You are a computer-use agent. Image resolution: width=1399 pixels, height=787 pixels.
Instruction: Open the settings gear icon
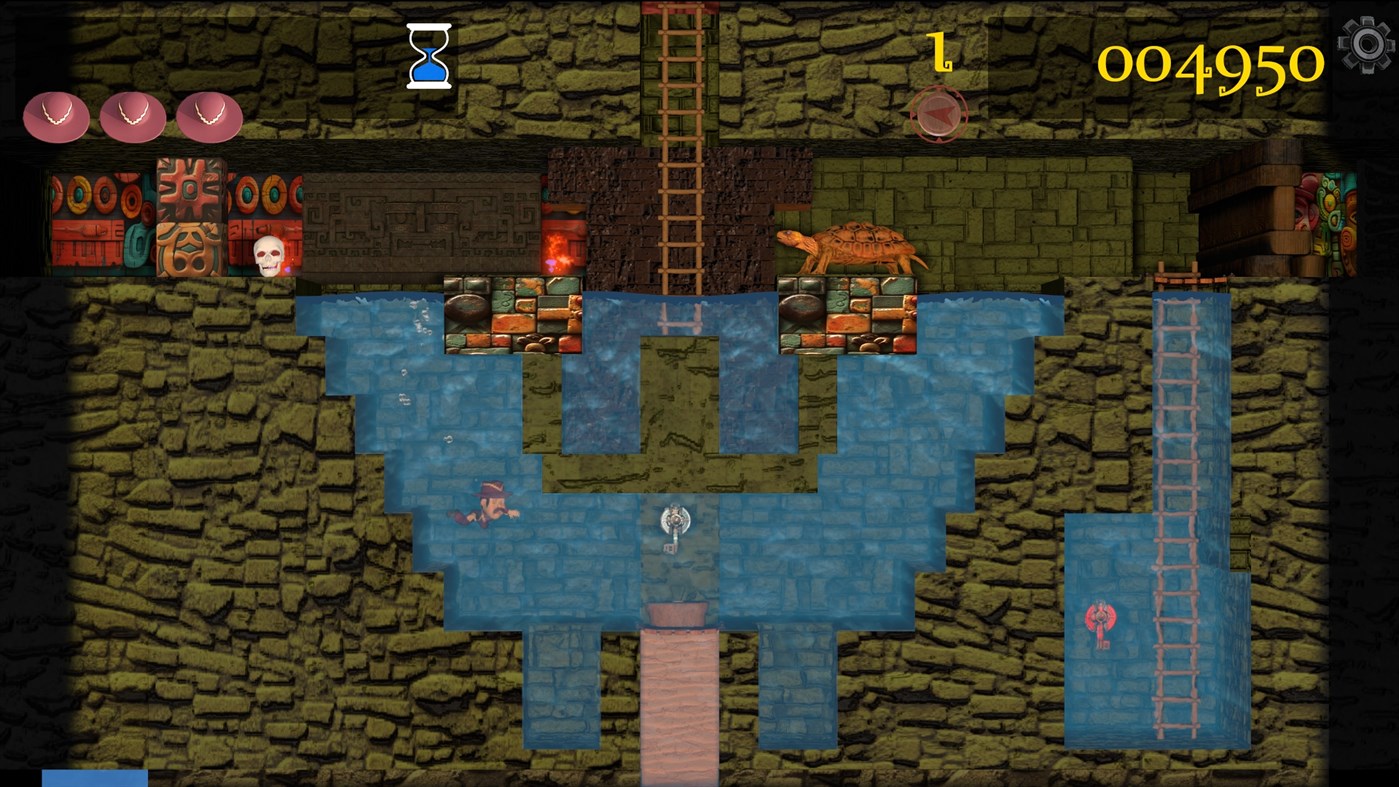tap(1367, 44)
